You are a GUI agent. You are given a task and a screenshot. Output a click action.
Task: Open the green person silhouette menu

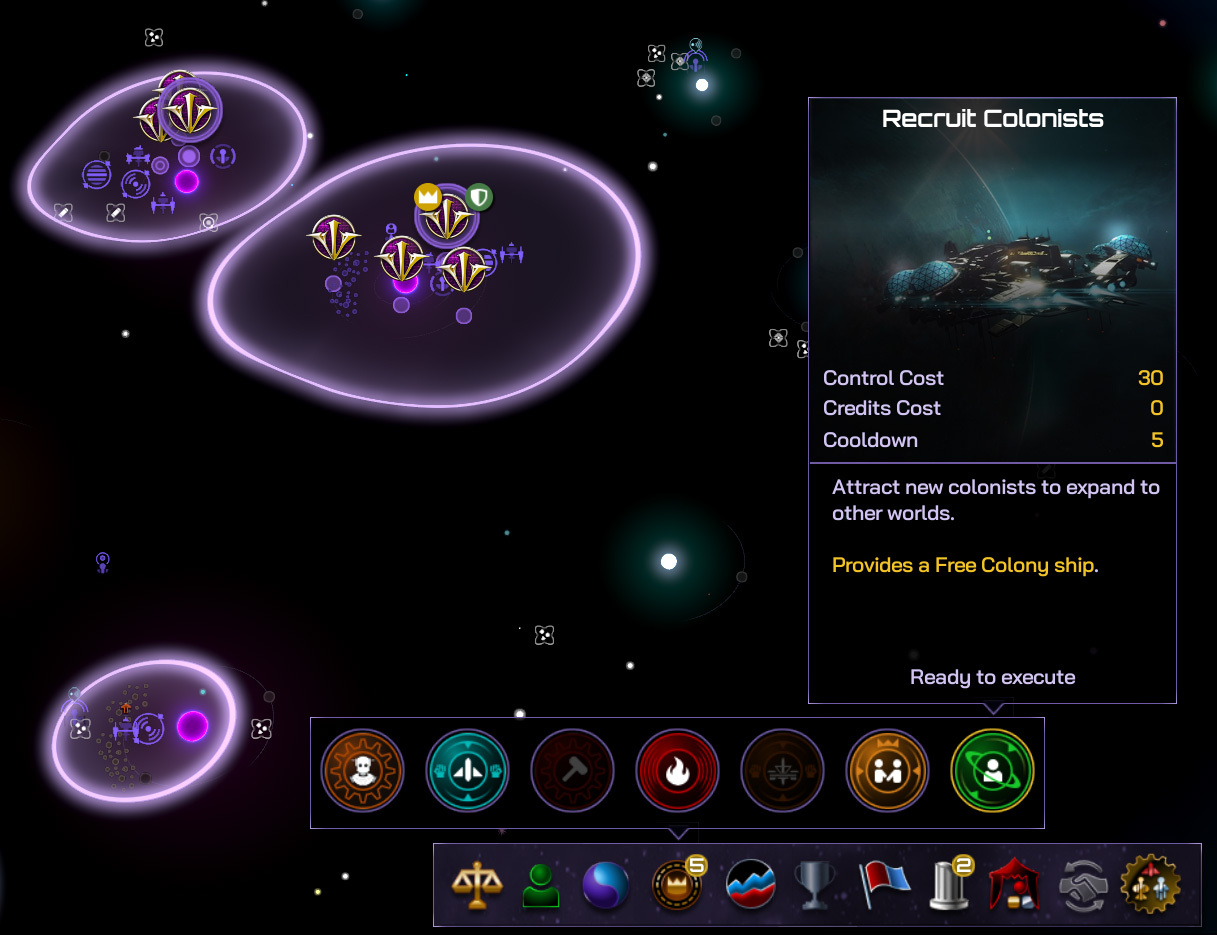tap(541, 885)
